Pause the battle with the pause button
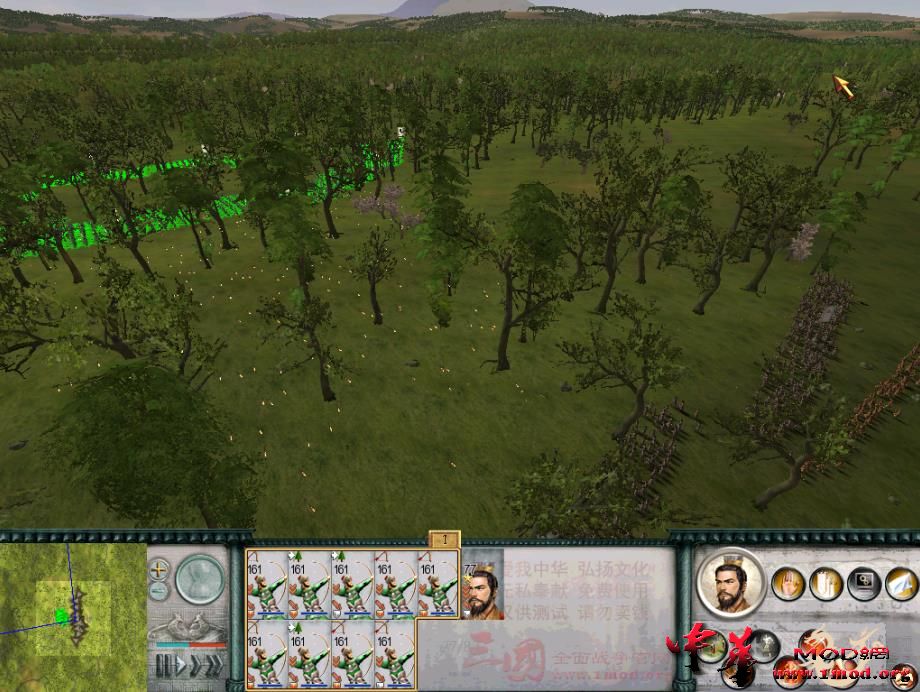 (163, 665)
